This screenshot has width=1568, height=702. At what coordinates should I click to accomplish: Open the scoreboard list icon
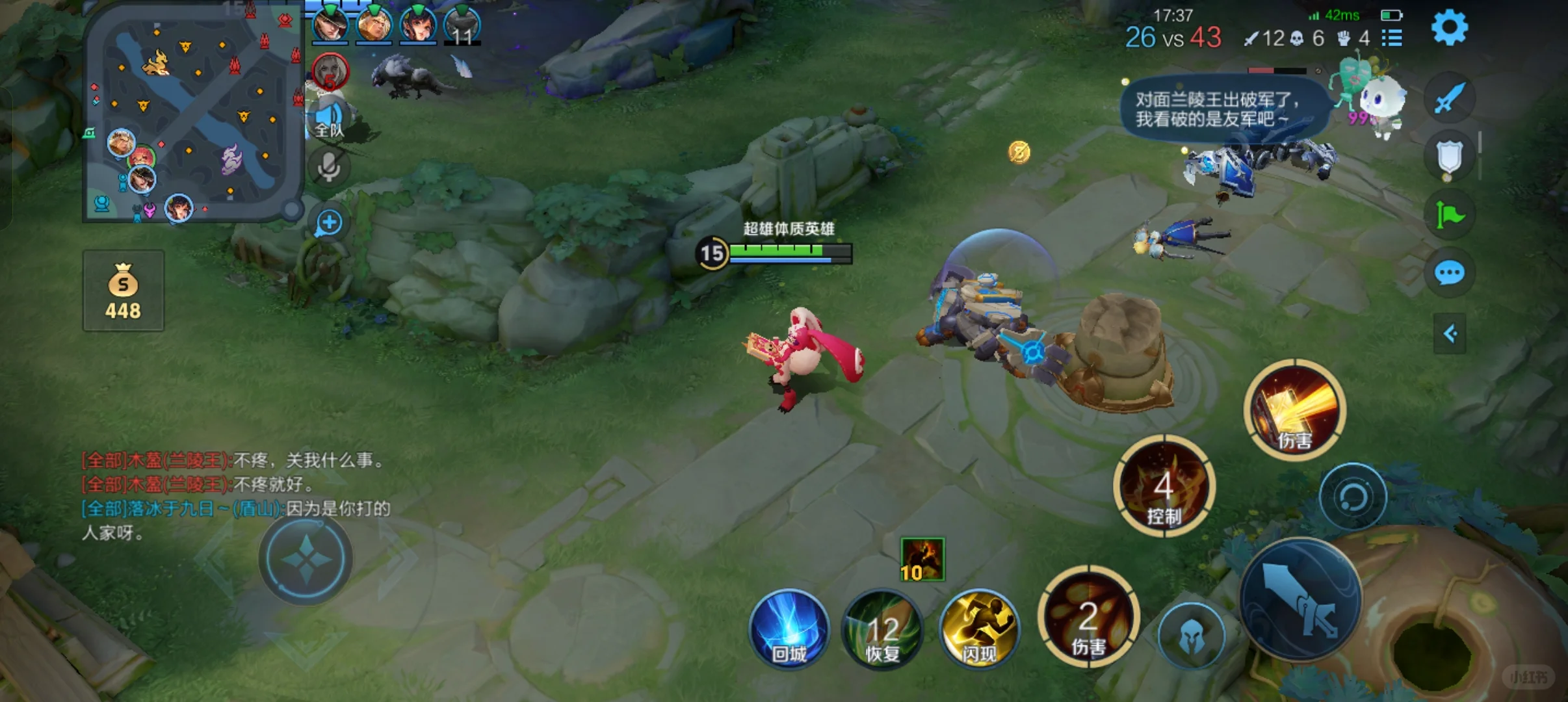click(x=1391, y=38)
